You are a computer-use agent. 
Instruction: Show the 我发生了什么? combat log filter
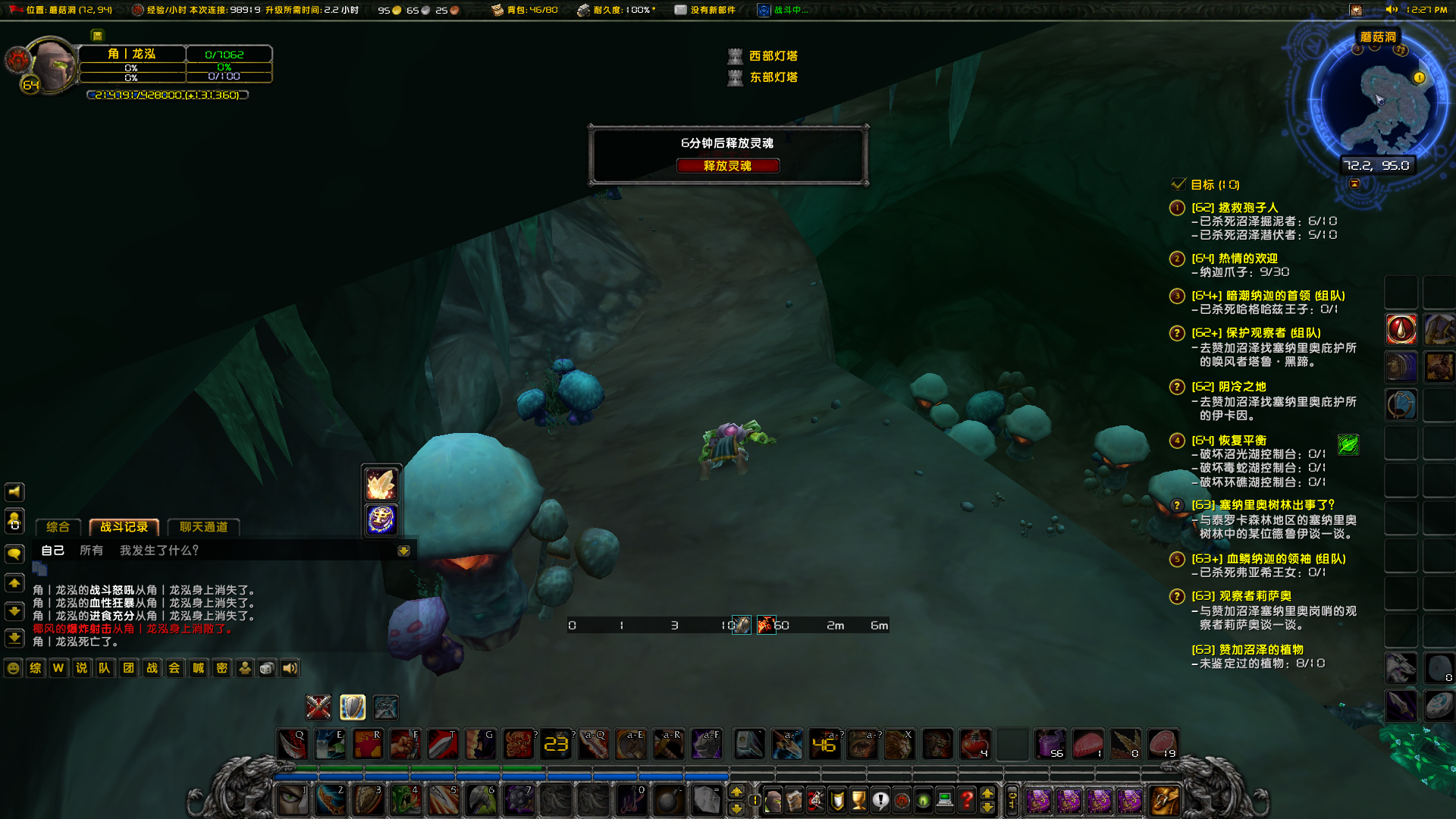point(159,551)
